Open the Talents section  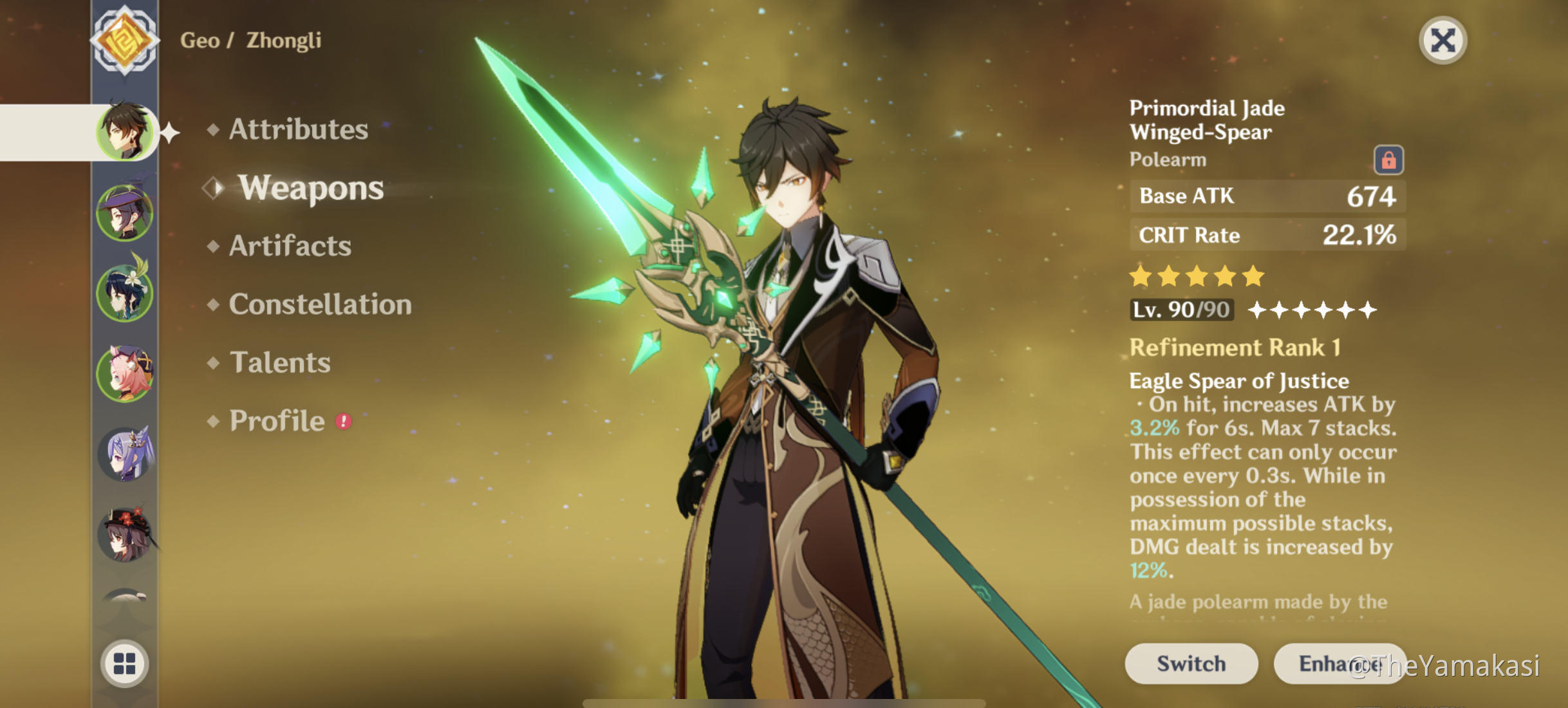coord(281,362)
